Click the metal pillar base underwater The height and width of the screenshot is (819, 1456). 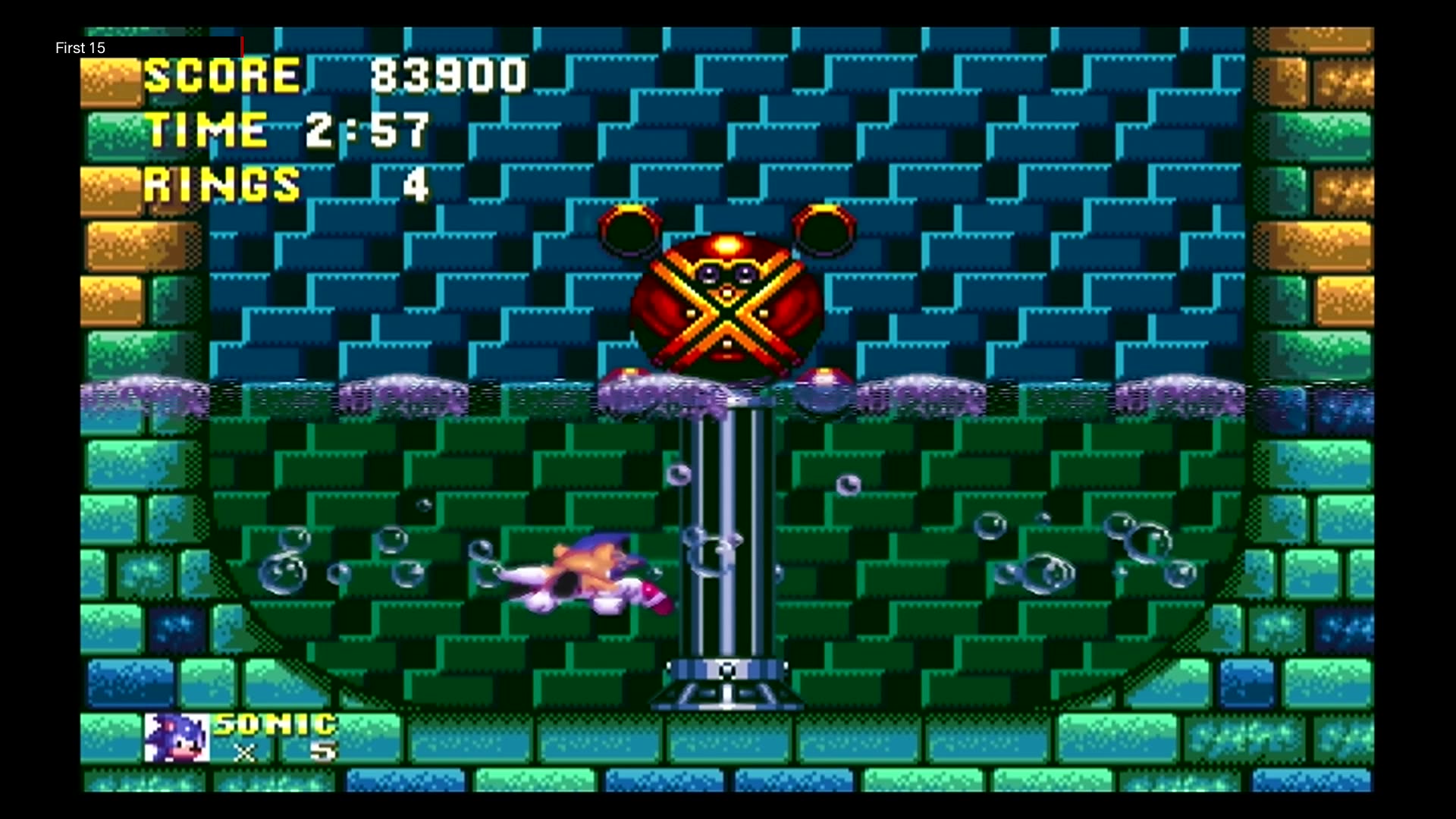pyautogui.click(x=726, y=682)
